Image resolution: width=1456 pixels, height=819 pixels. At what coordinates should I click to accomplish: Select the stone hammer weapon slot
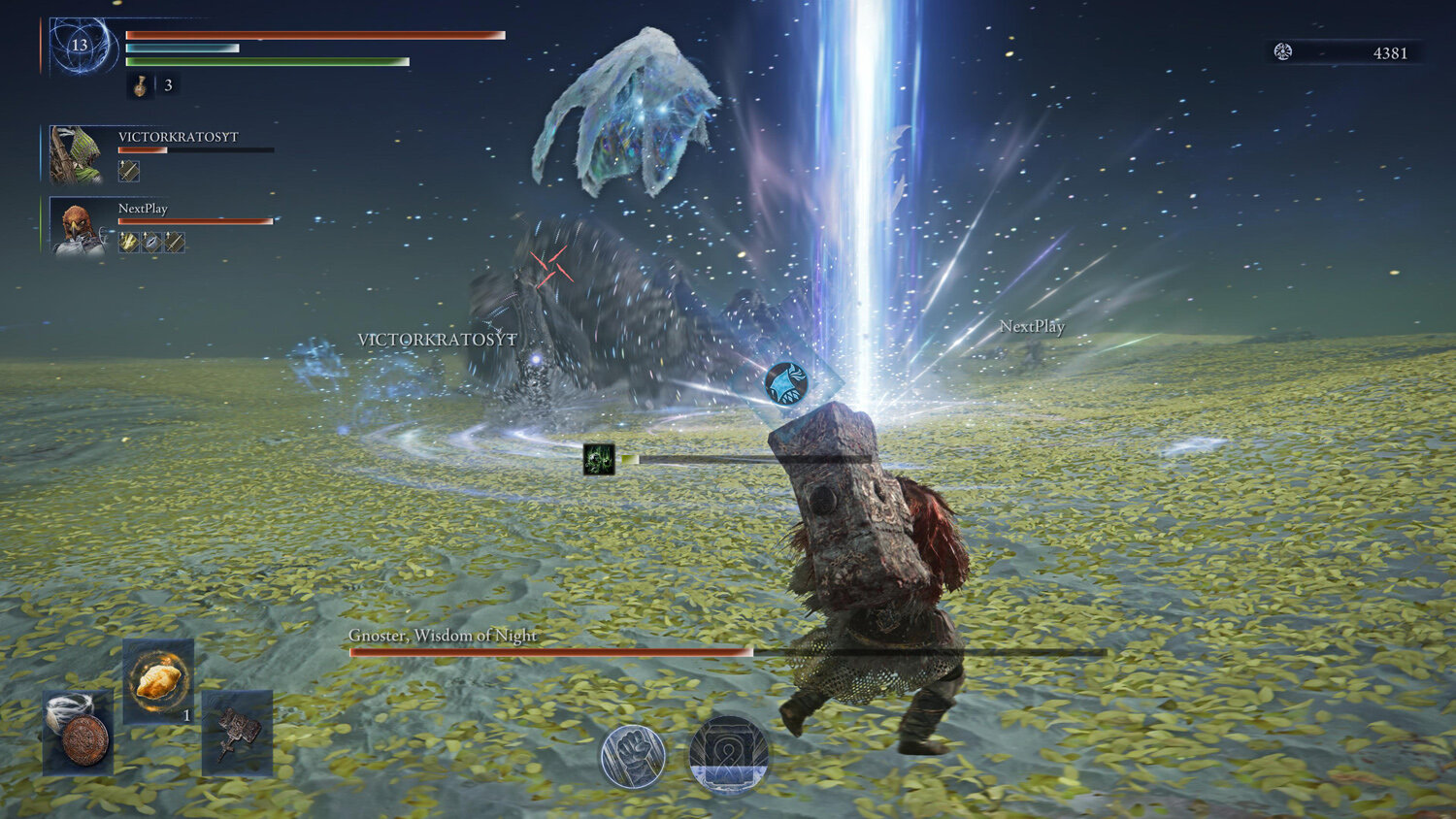coord(237,734)
